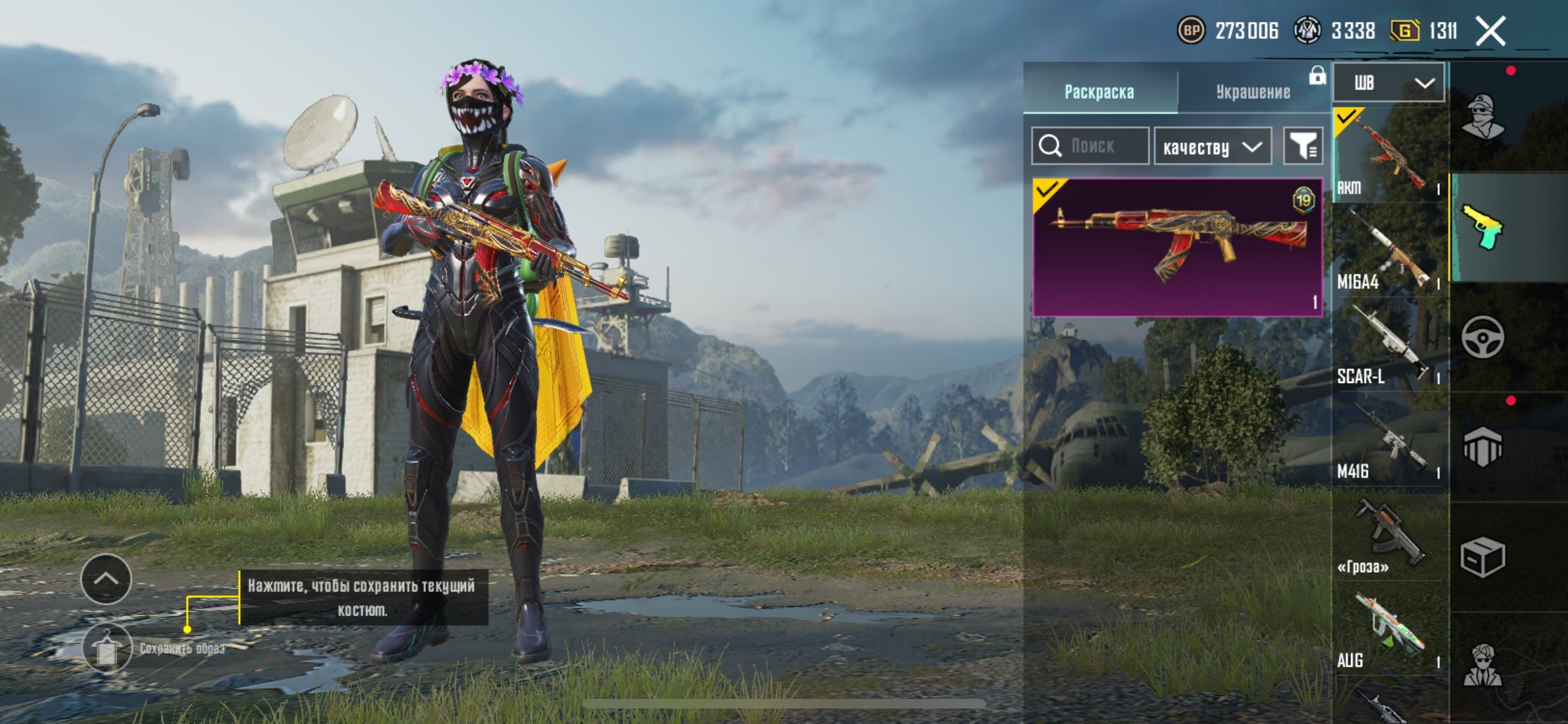Screen dimensions: 1568x724
Task: Open the Украшение tab
Action: coord(1253,91)
